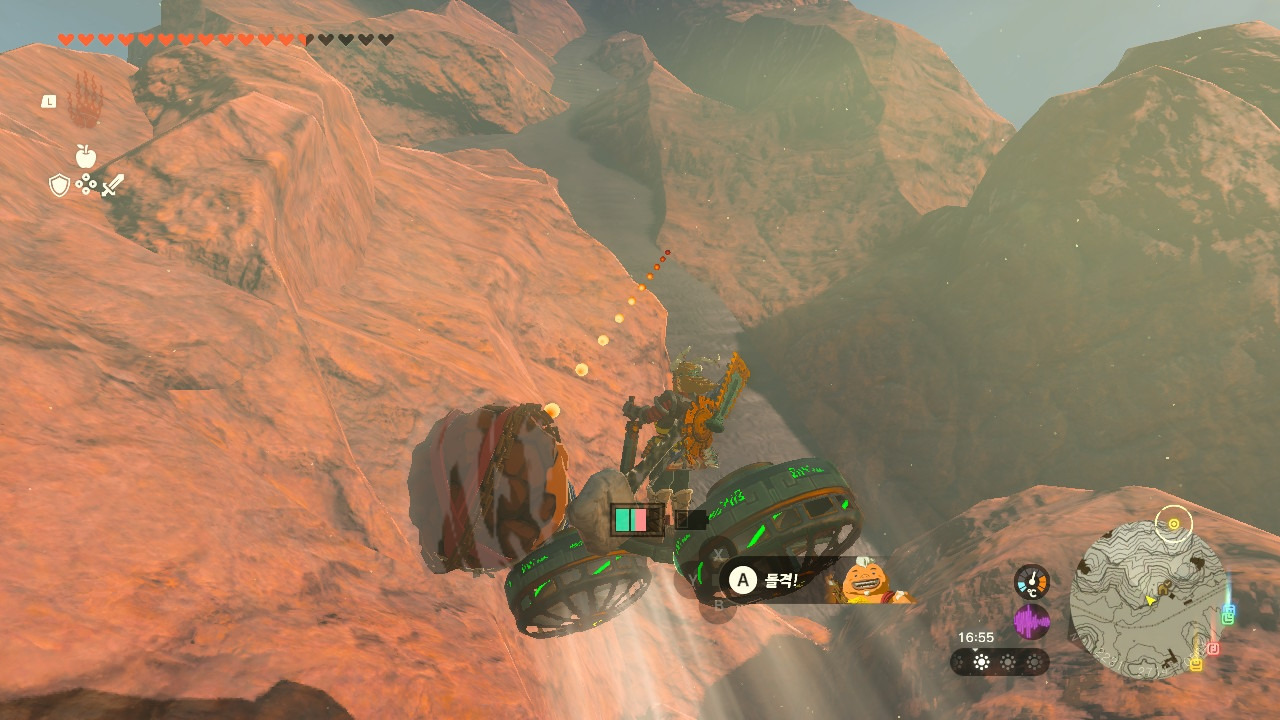Open the circular minimap
Screen dimensions: 1280x720
[x=1148, y=600]
